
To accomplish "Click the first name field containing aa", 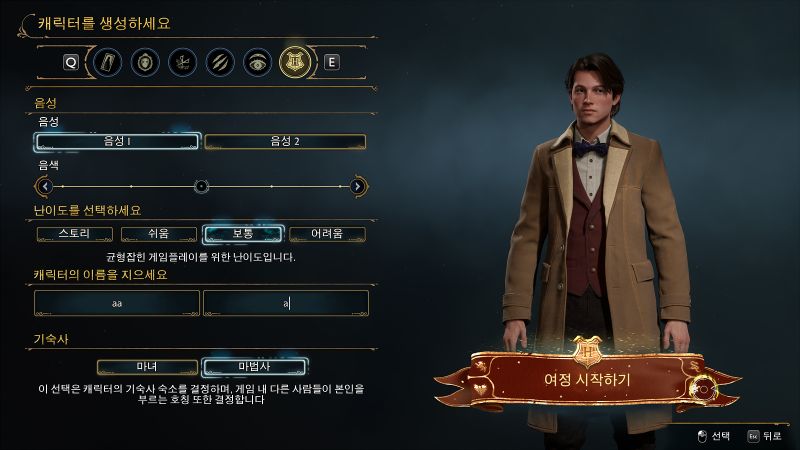I will (117, 302).
